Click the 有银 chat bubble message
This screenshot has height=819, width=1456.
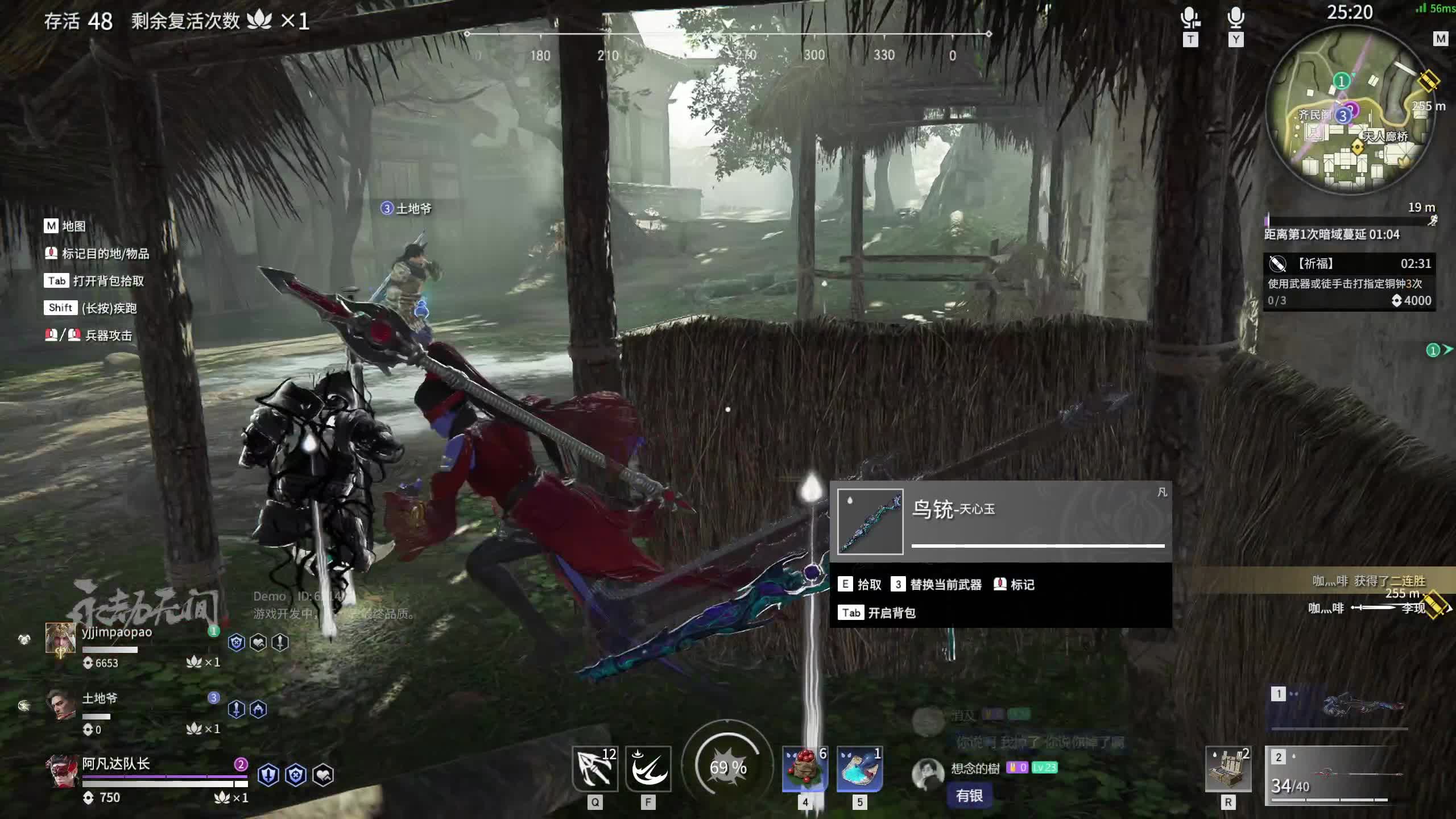pos(969,796)
